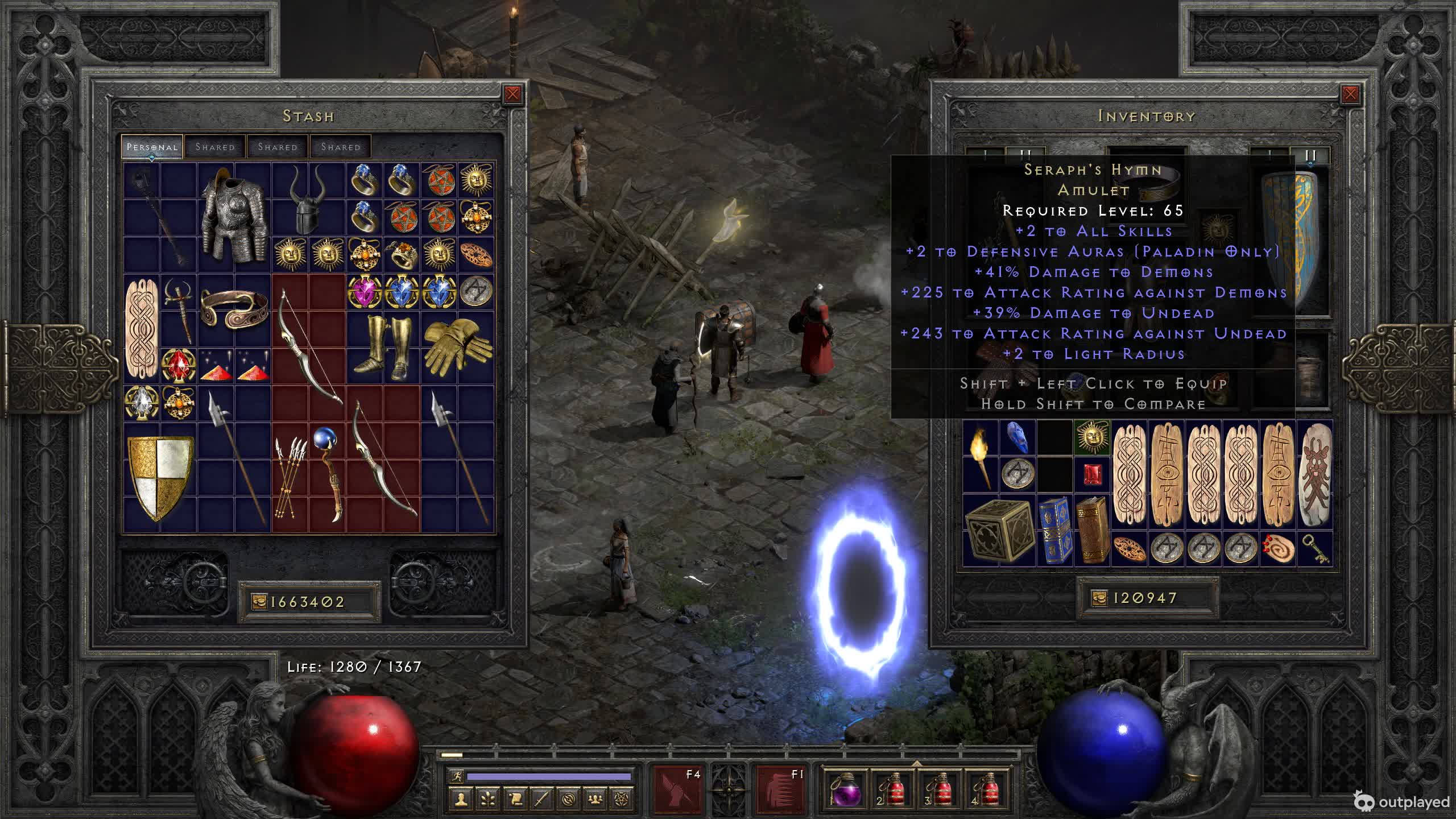
Task: Use the purple rejuvenation potion in belt
Action: (844, 789)
